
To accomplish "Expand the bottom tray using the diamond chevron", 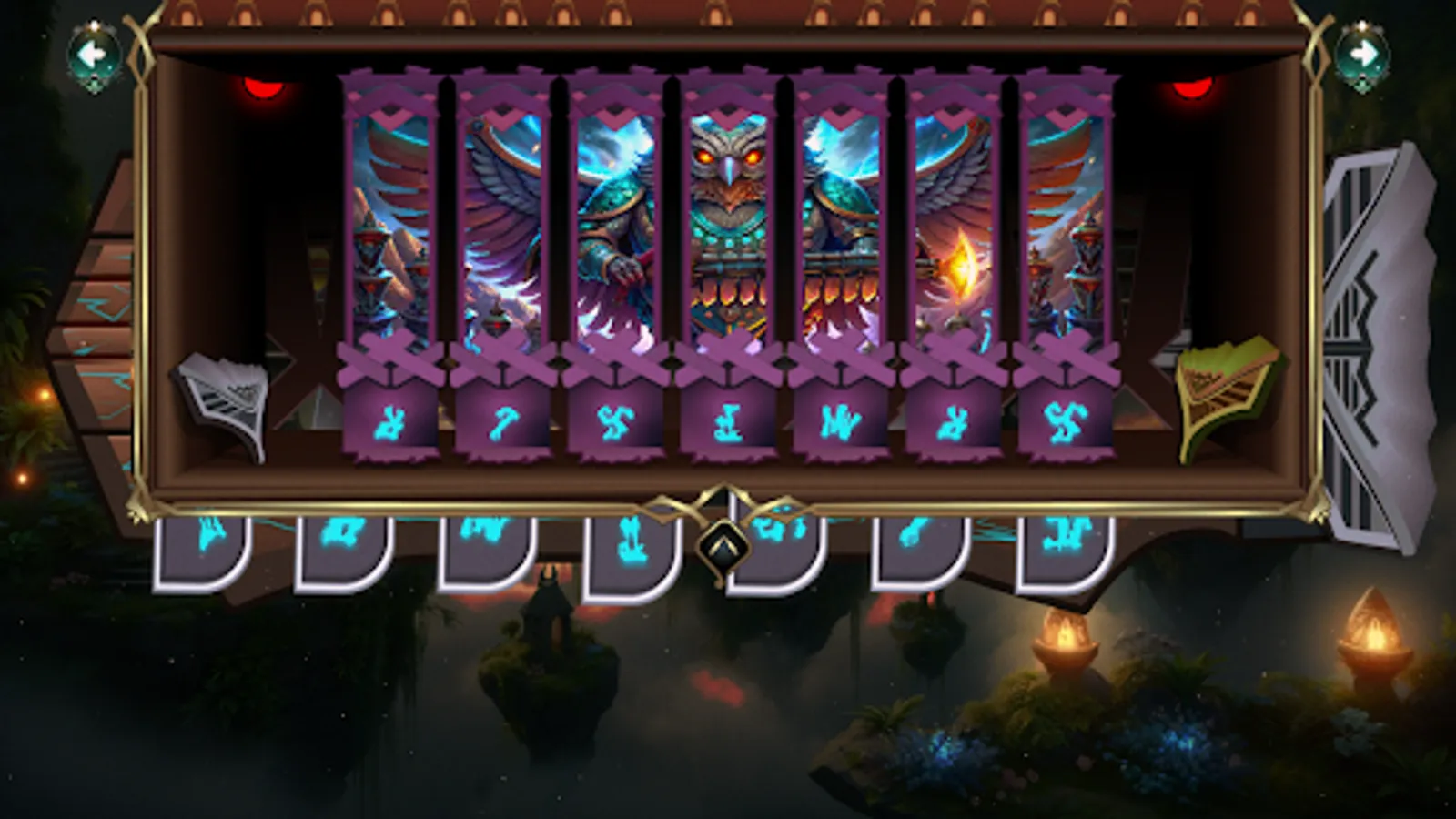I will (723, 546).
